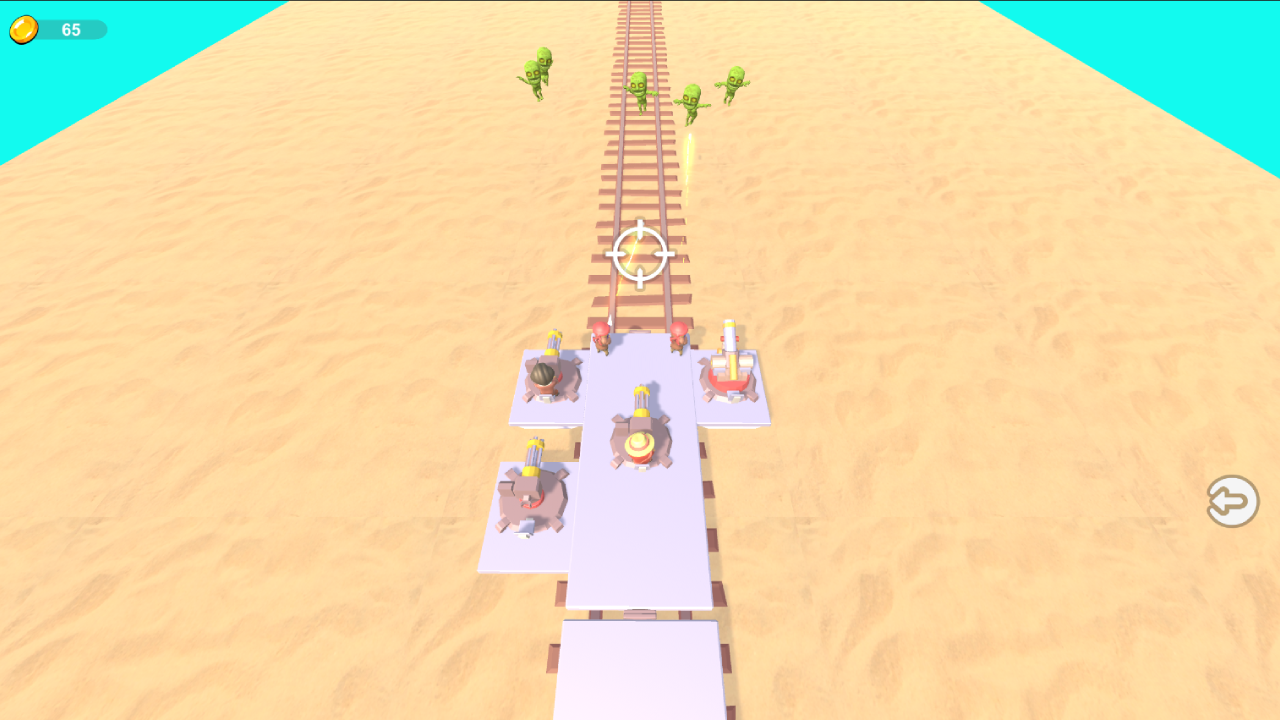Tap the straw hat on the central gunner

coord(641,444)
